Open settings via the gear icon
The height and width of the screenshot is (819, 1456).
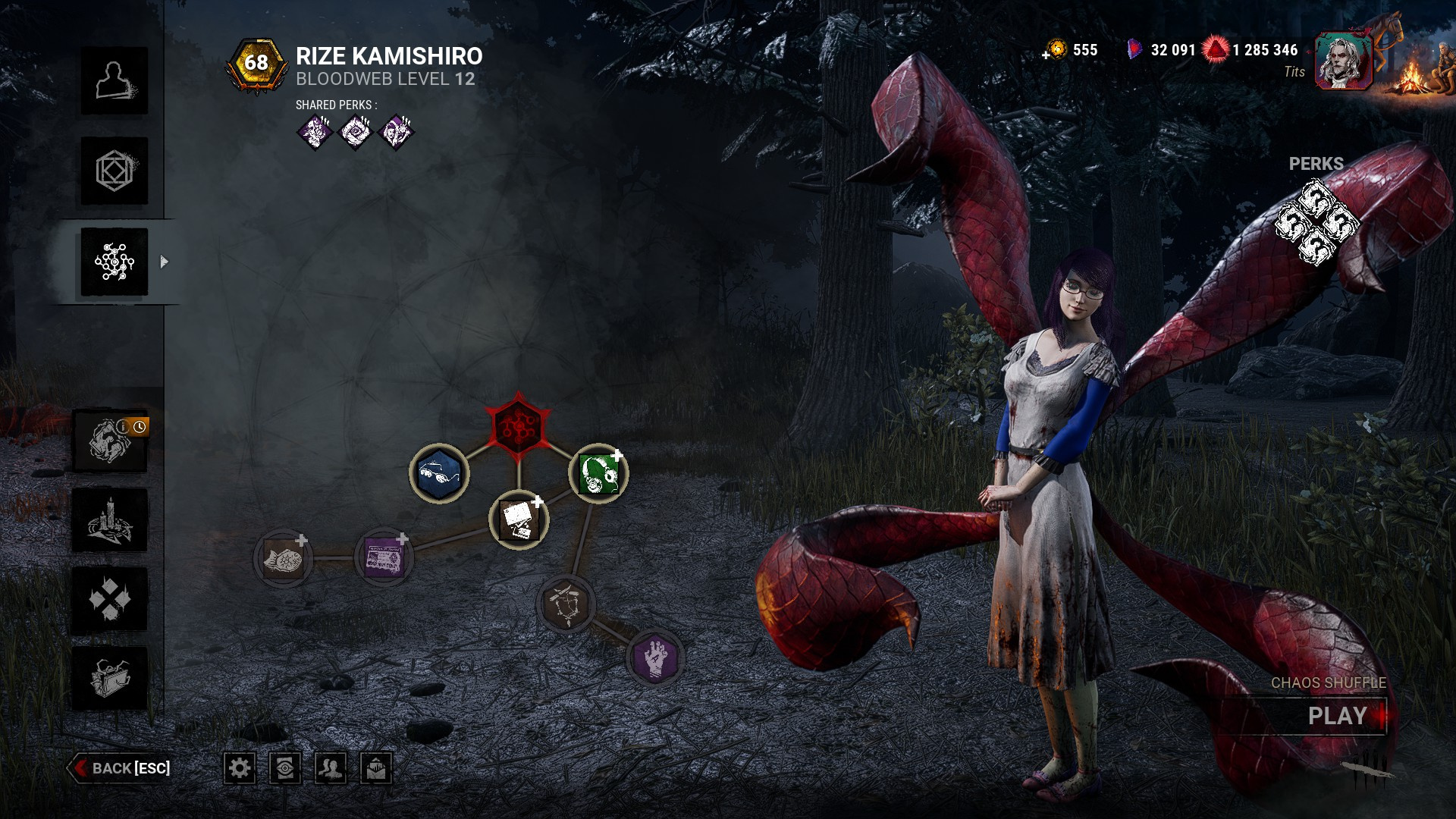point(240,768)
